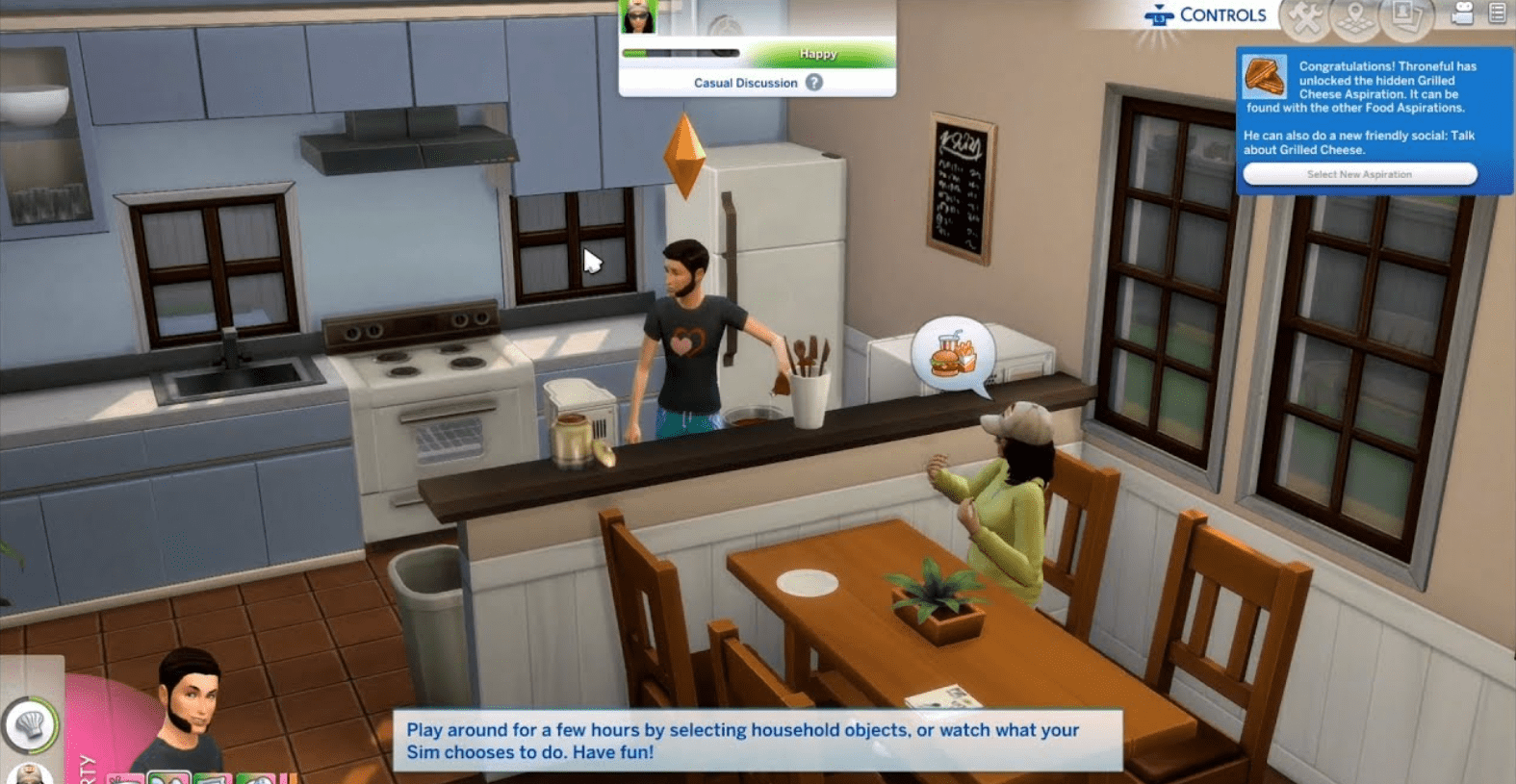Select the Casual Discussion header
Viewport: 1516px width, 784px height.
[746, 83]
